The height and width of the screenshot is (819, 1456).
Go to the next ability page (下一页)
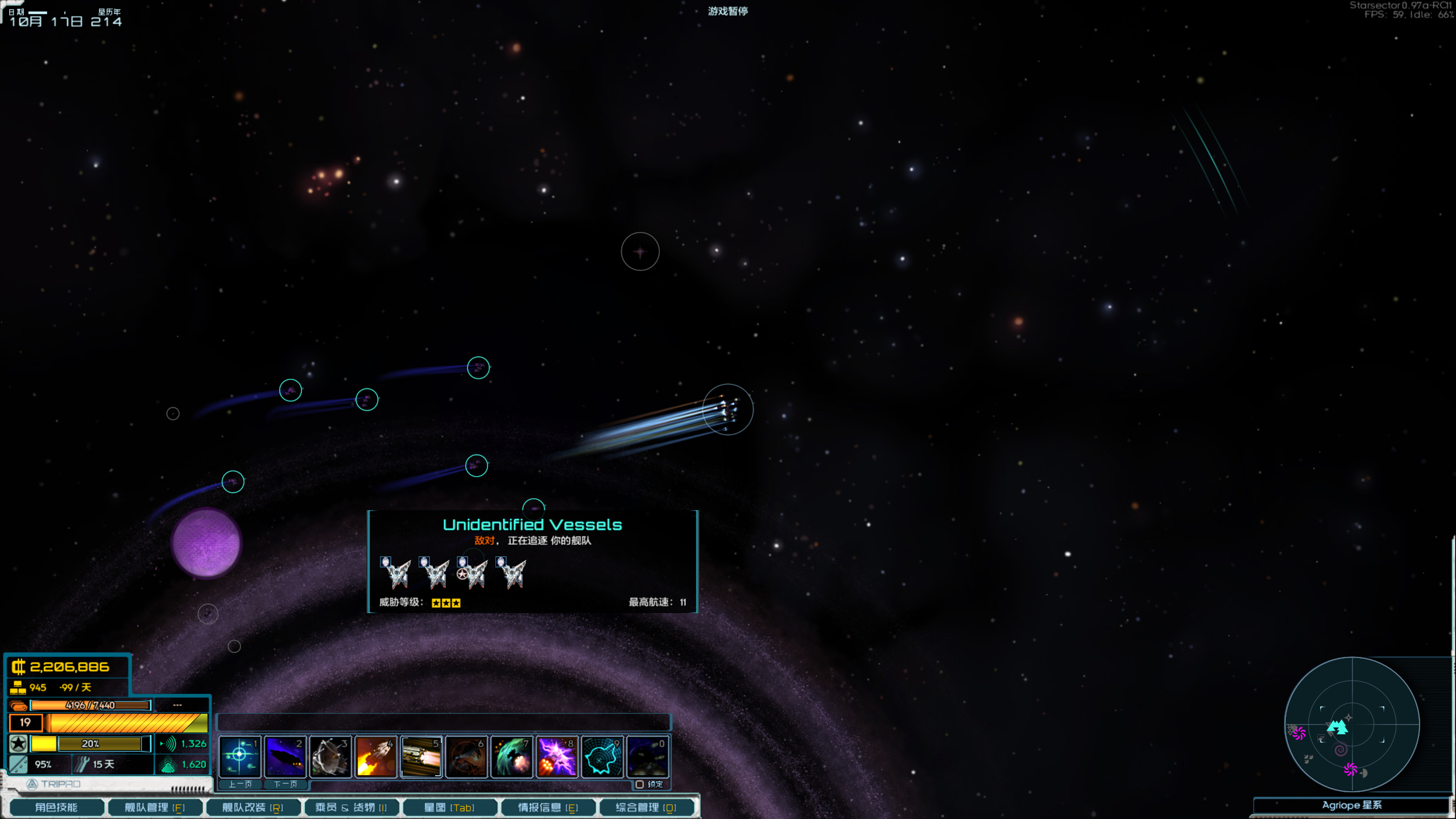286,784
